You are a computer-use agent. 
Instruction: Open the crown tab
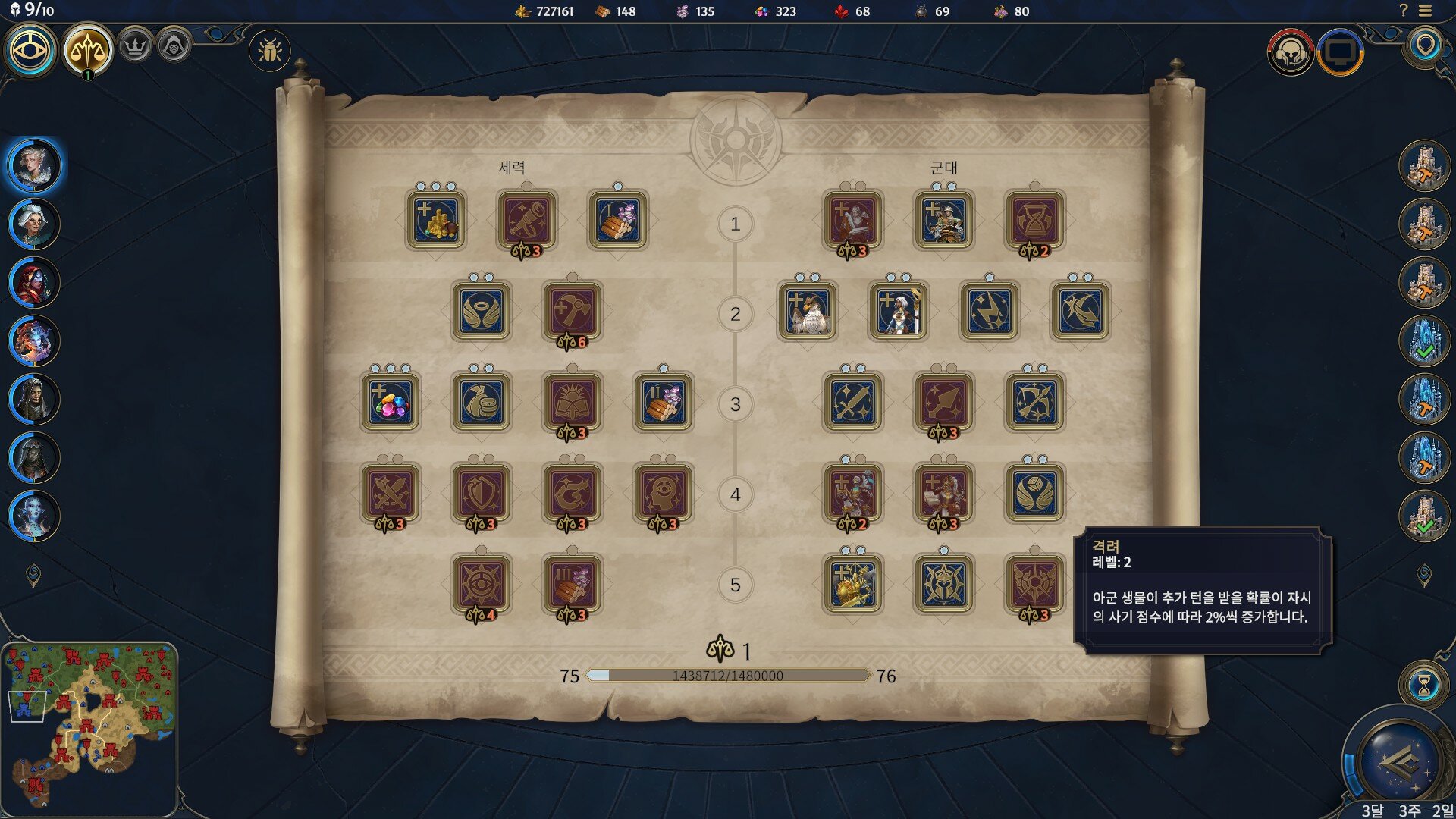pos(136,47)
